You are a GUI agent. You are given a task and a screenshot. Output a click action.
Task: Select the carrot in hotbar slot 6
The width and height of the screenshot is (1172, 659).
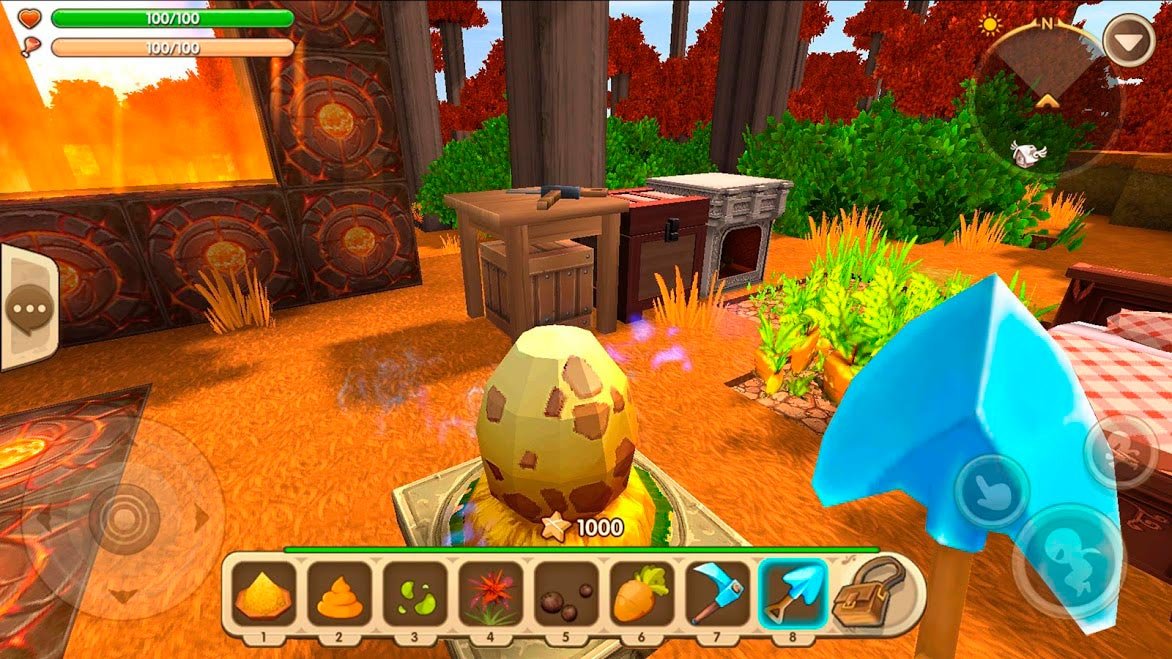[642, 594]
